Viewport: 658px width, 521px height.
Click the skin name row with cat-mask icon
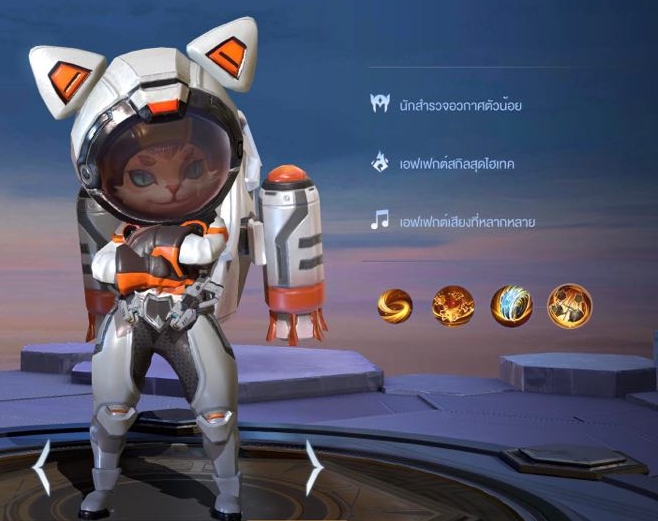pyautogui.click(x=447, y=105)
